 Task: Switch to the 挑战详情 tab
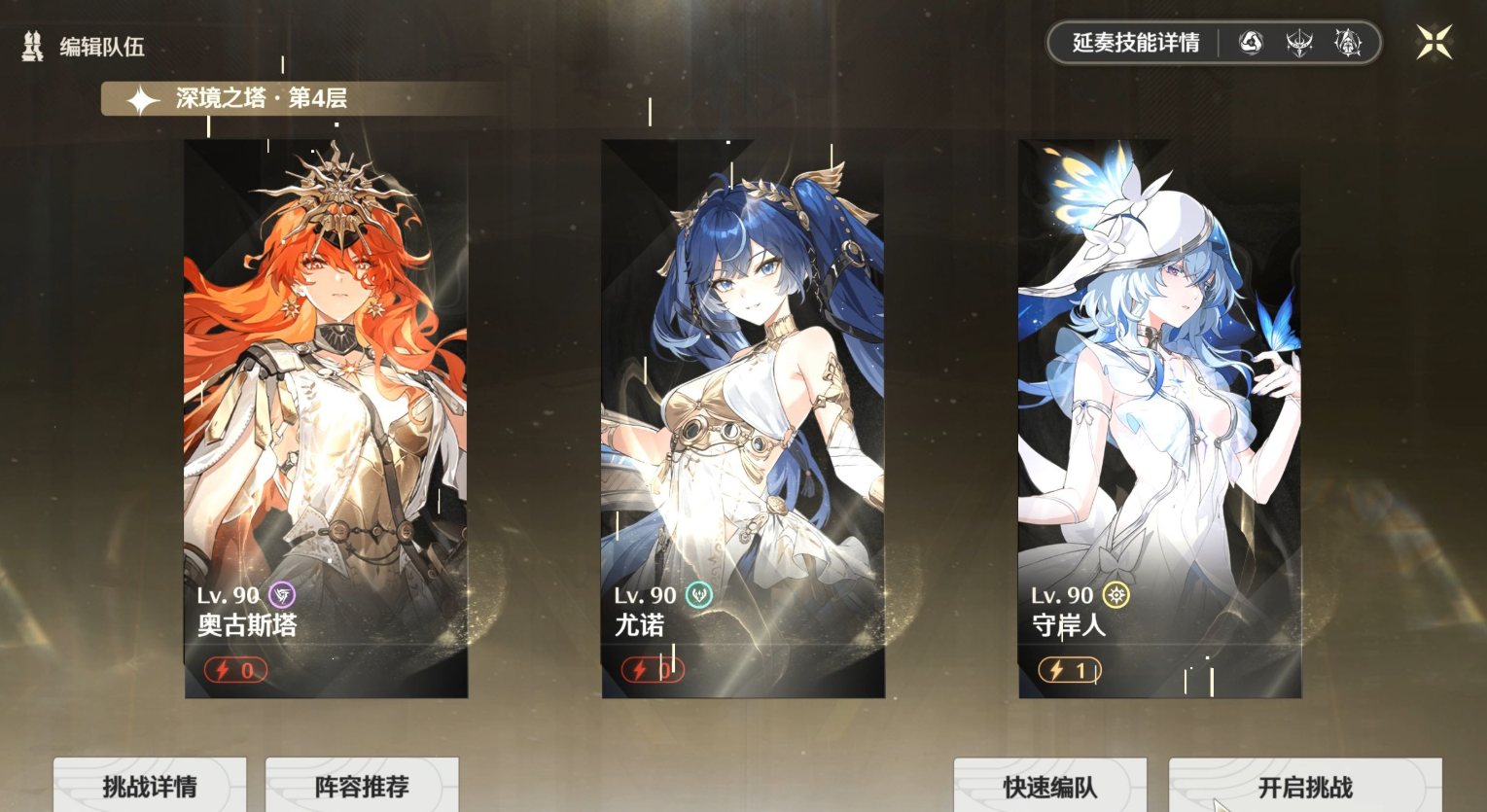(149, 784)
